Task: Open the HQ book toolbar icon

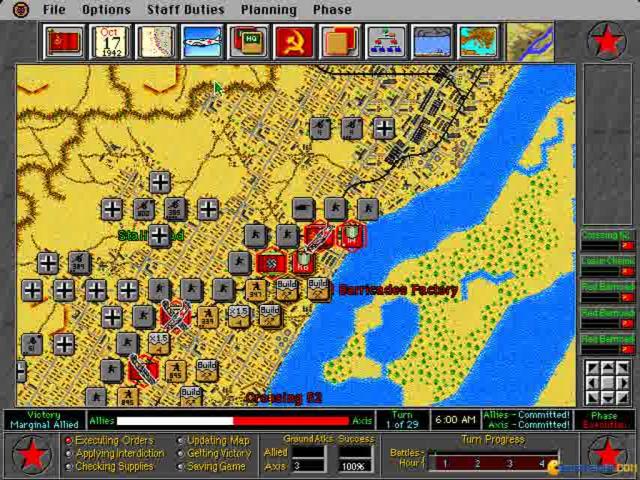Action: [x=247, y=42]
